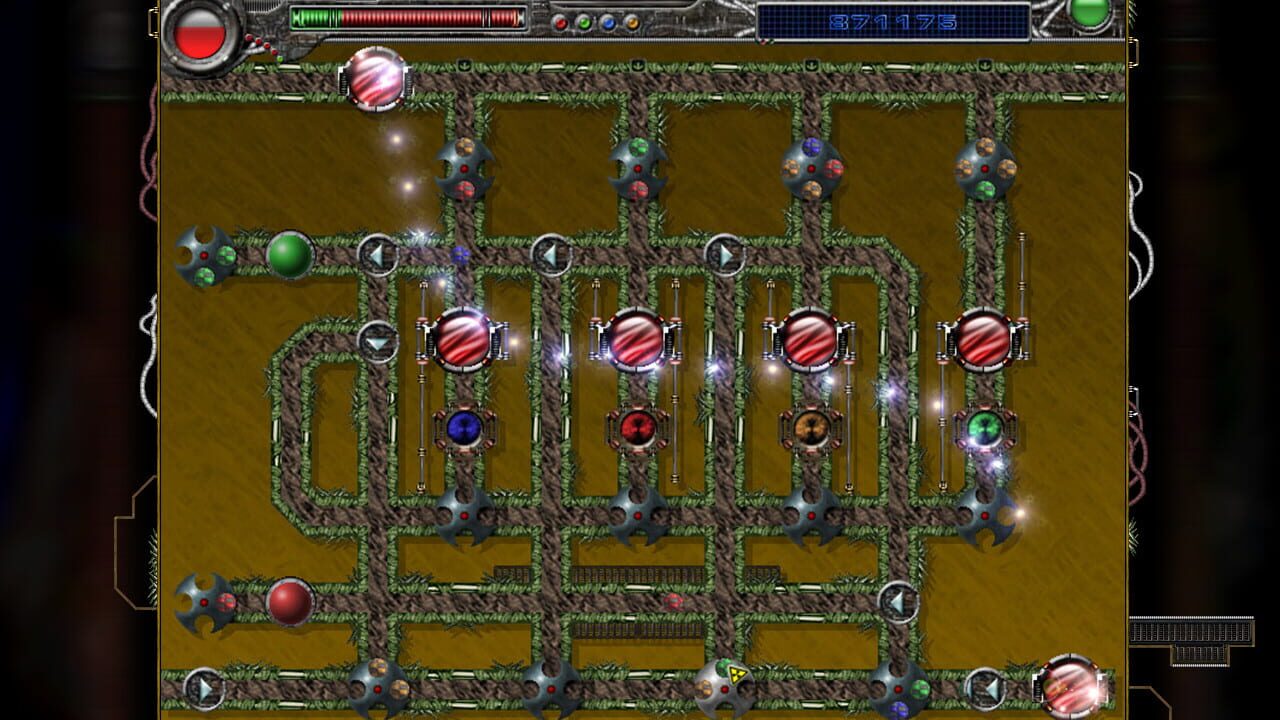1280x720 pixels.
Task: Click the spinner junction on the far left edge
Action: coord(205,255)
